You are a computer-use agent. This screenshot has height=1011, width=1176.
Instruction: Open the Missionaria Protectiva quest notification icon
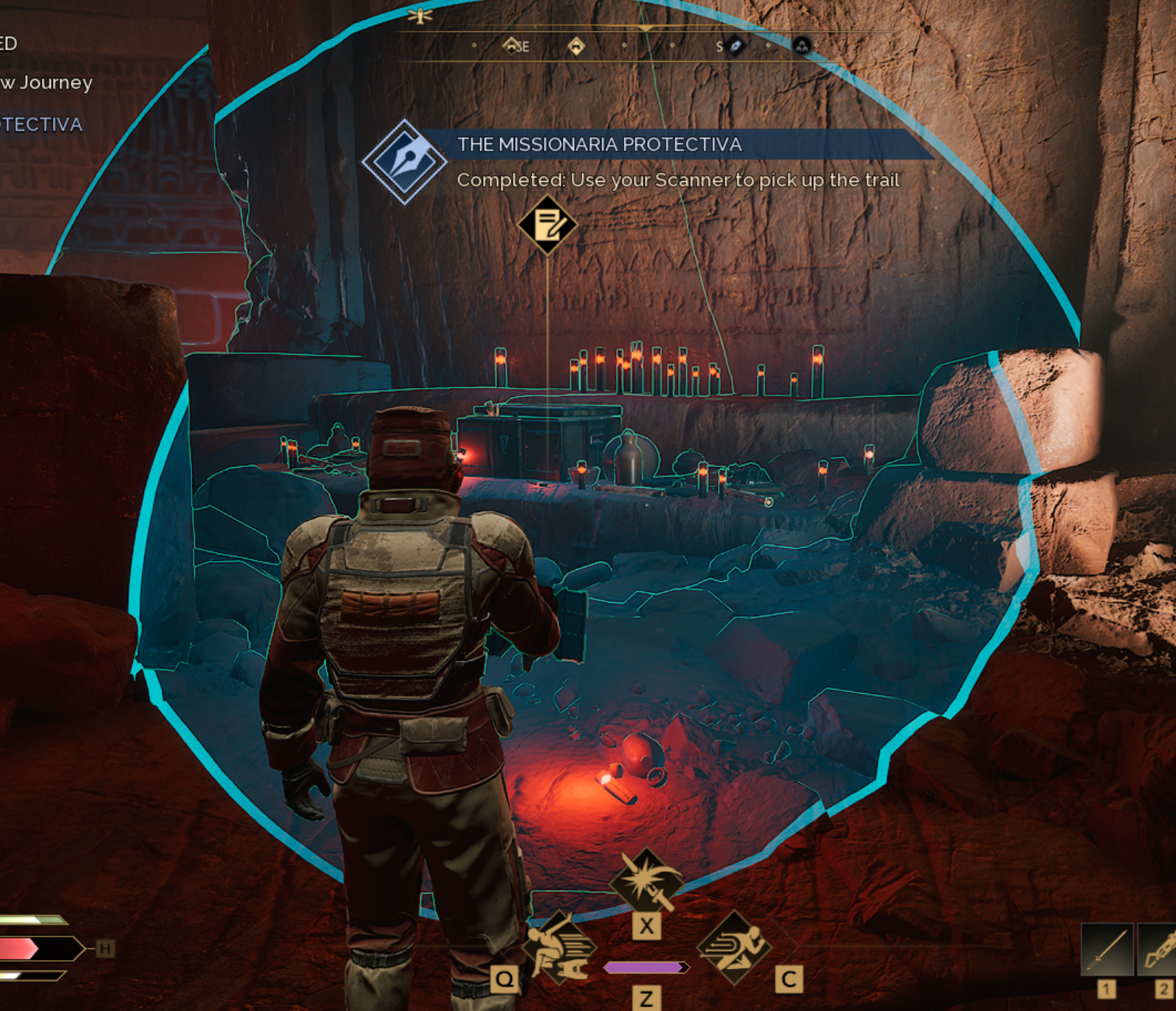pos(404,162)
